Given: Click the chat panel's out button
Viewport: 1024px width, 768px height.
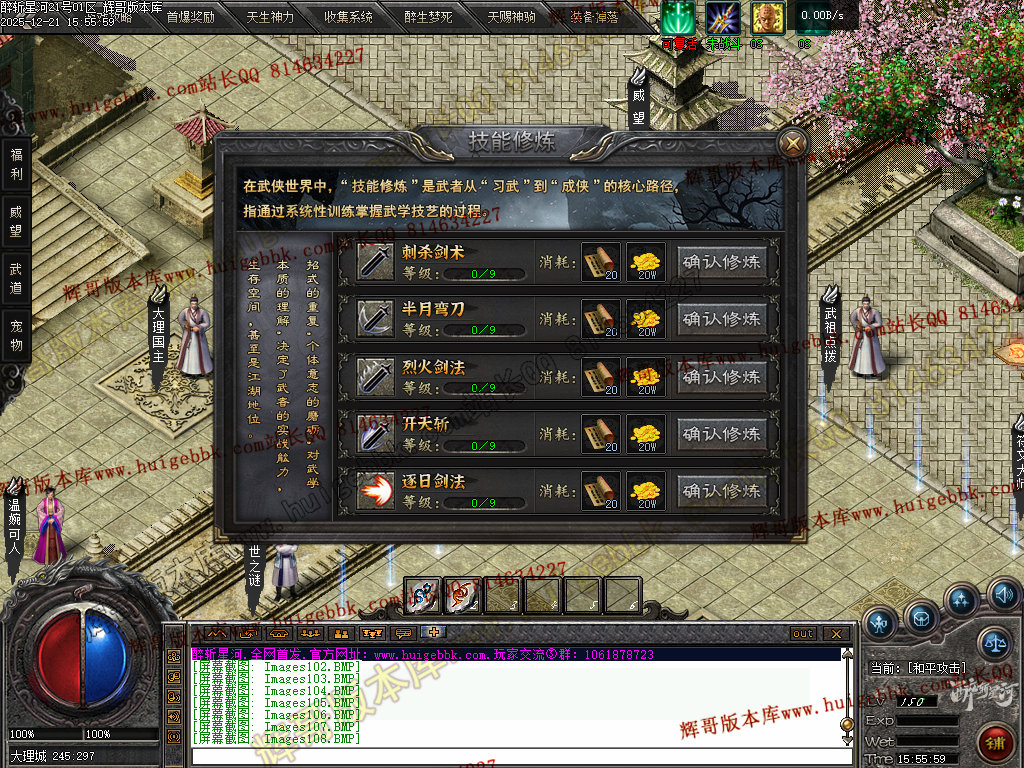Looking at the screenshot, I should (803, 634).
